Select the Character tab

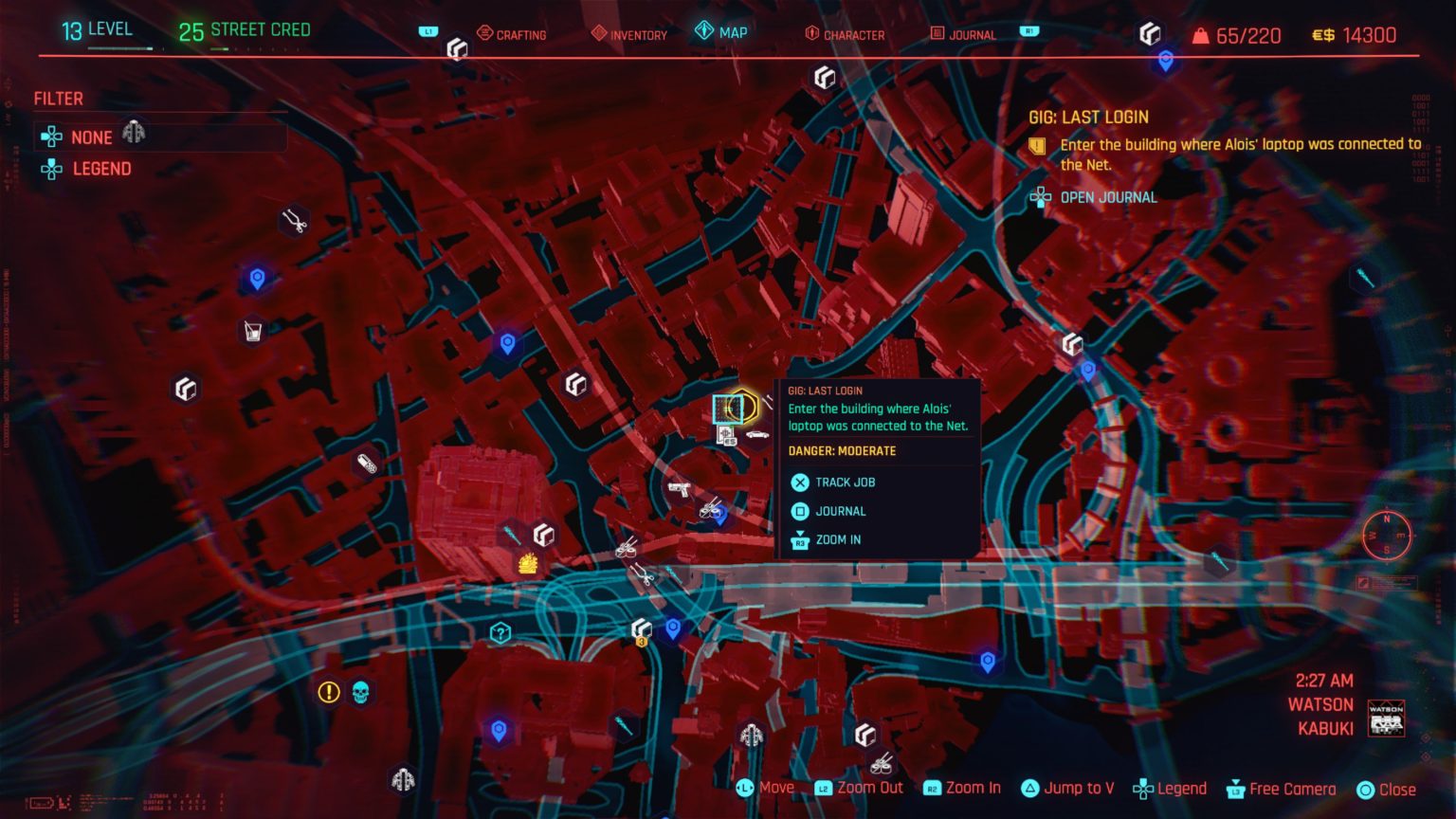846,34
